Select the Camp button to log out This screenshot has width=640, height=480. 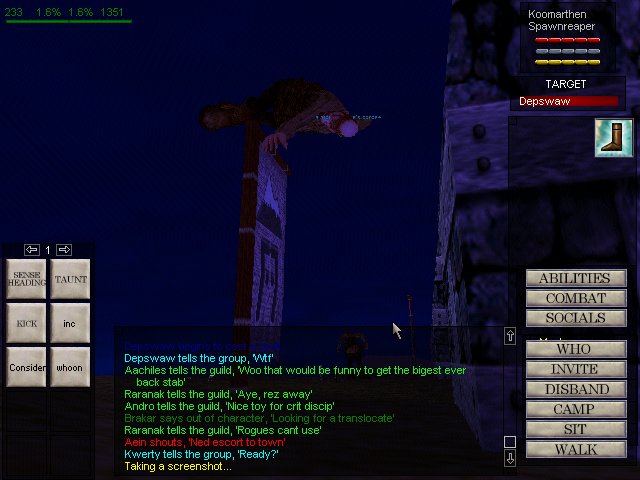[x=576, y=409]
